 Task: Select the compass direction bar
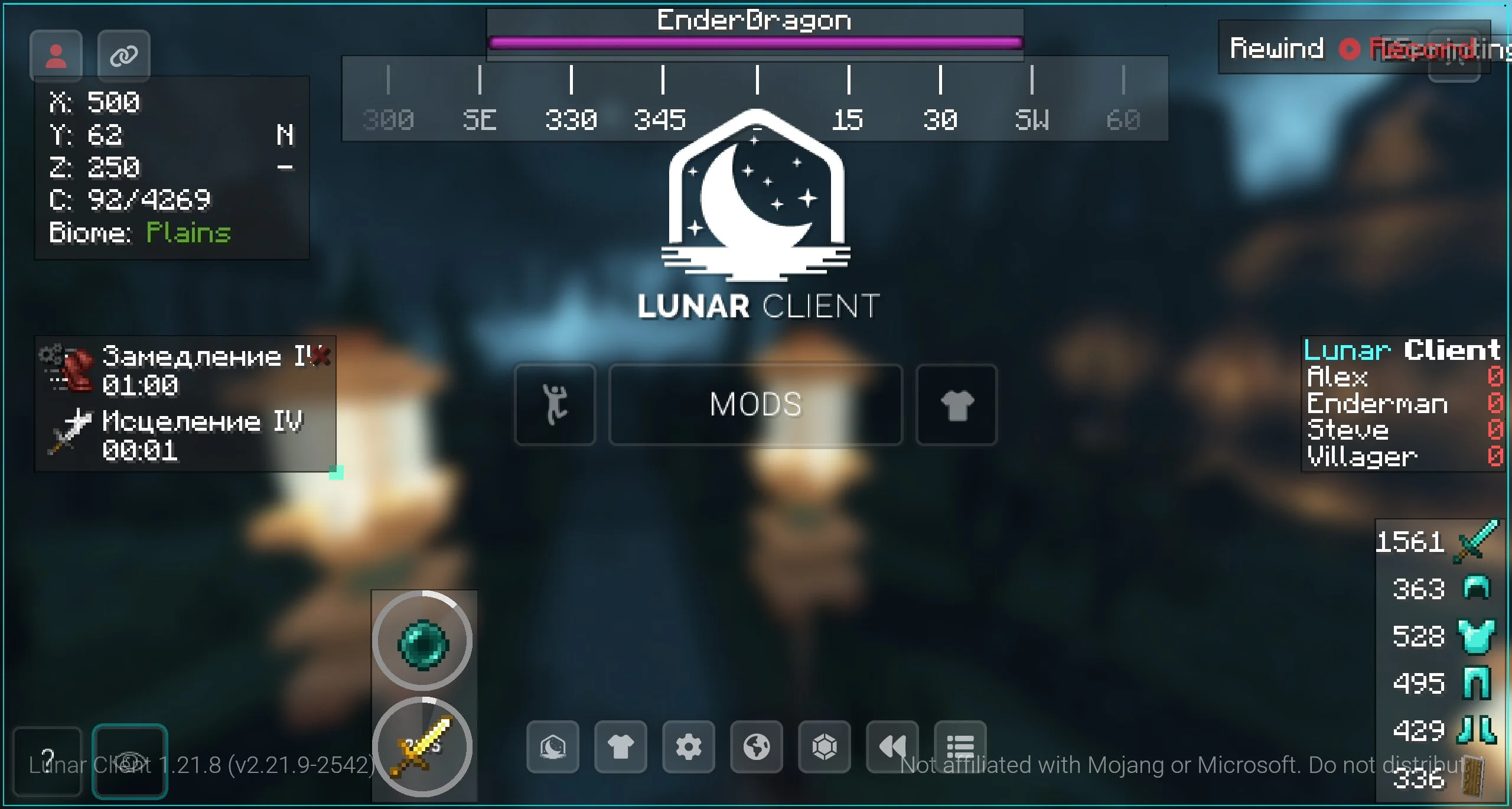(x=755, y=99)
